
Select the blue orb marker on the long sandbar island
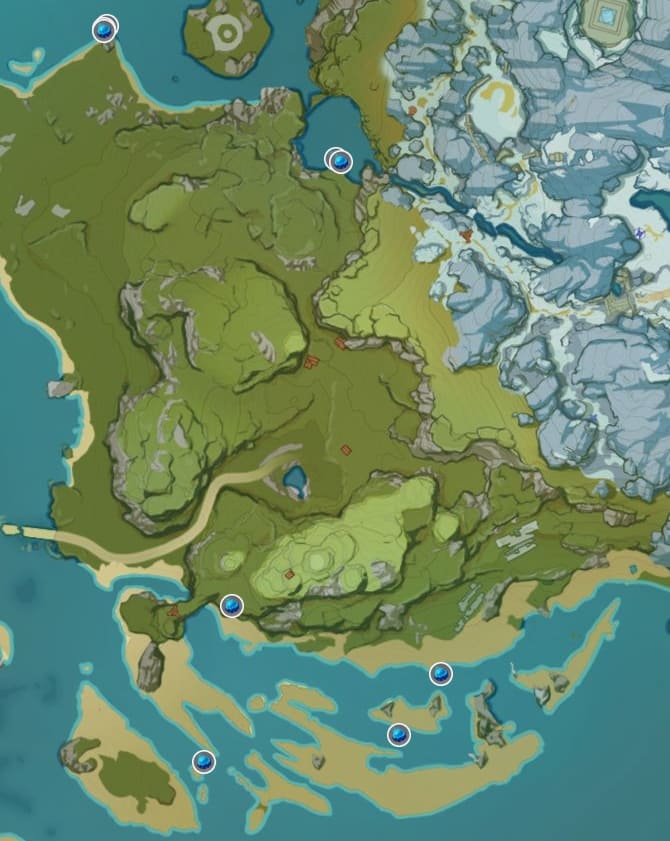(x=399, y=735)
